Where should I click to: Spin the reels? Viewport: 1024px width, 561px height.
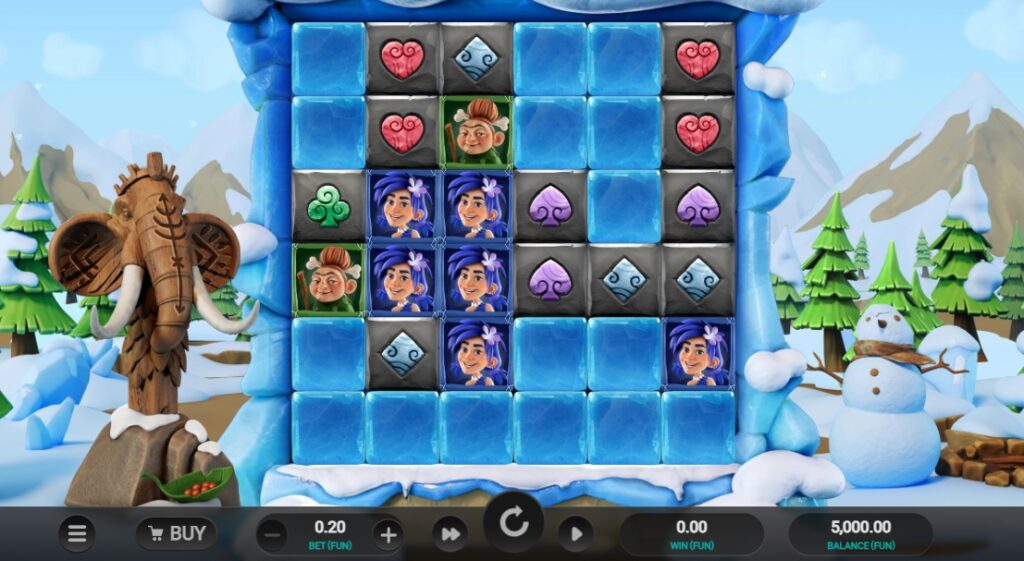[514, 524]
